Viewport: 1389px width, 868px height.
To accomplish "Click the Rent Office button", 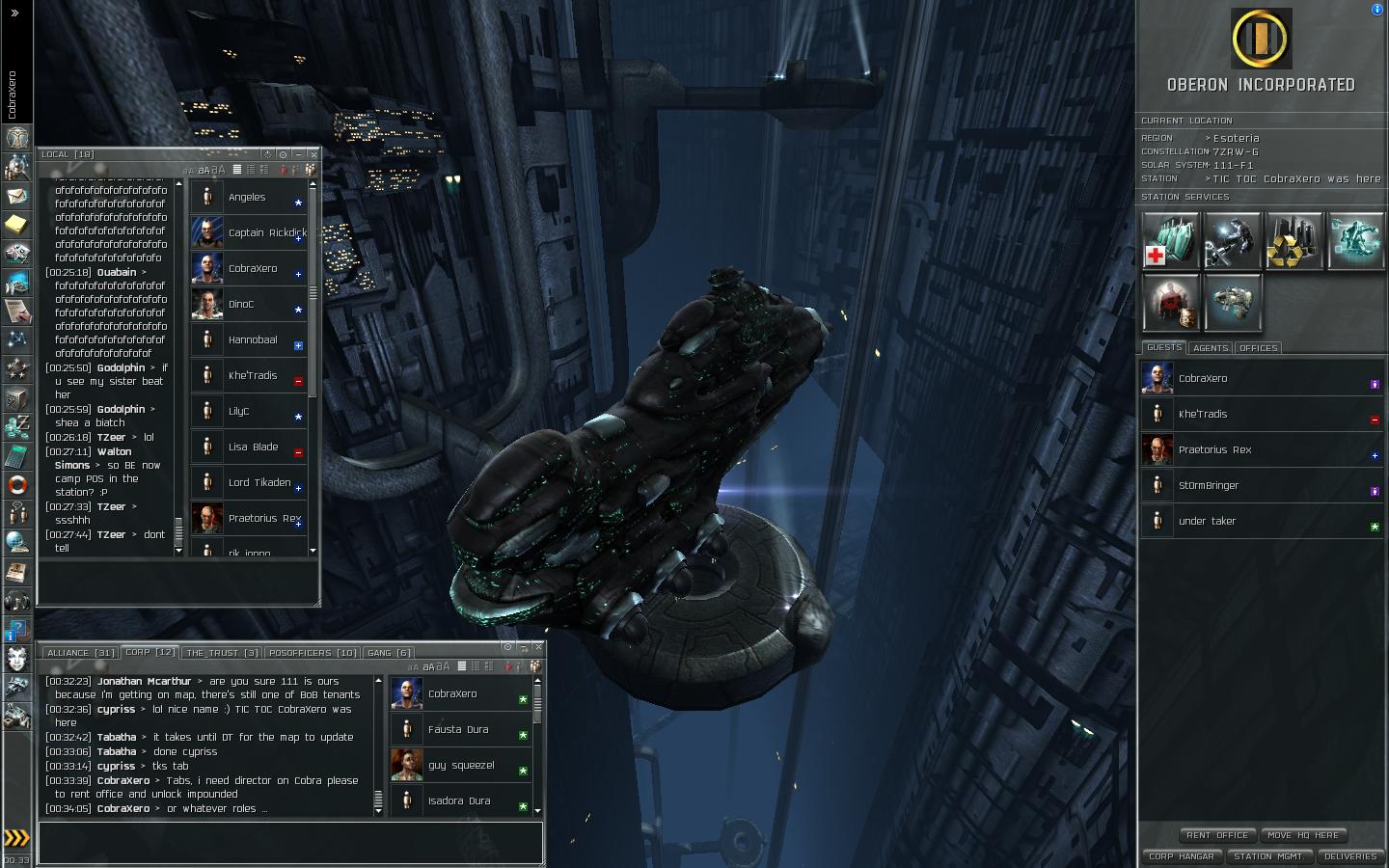I will 1217,835.
